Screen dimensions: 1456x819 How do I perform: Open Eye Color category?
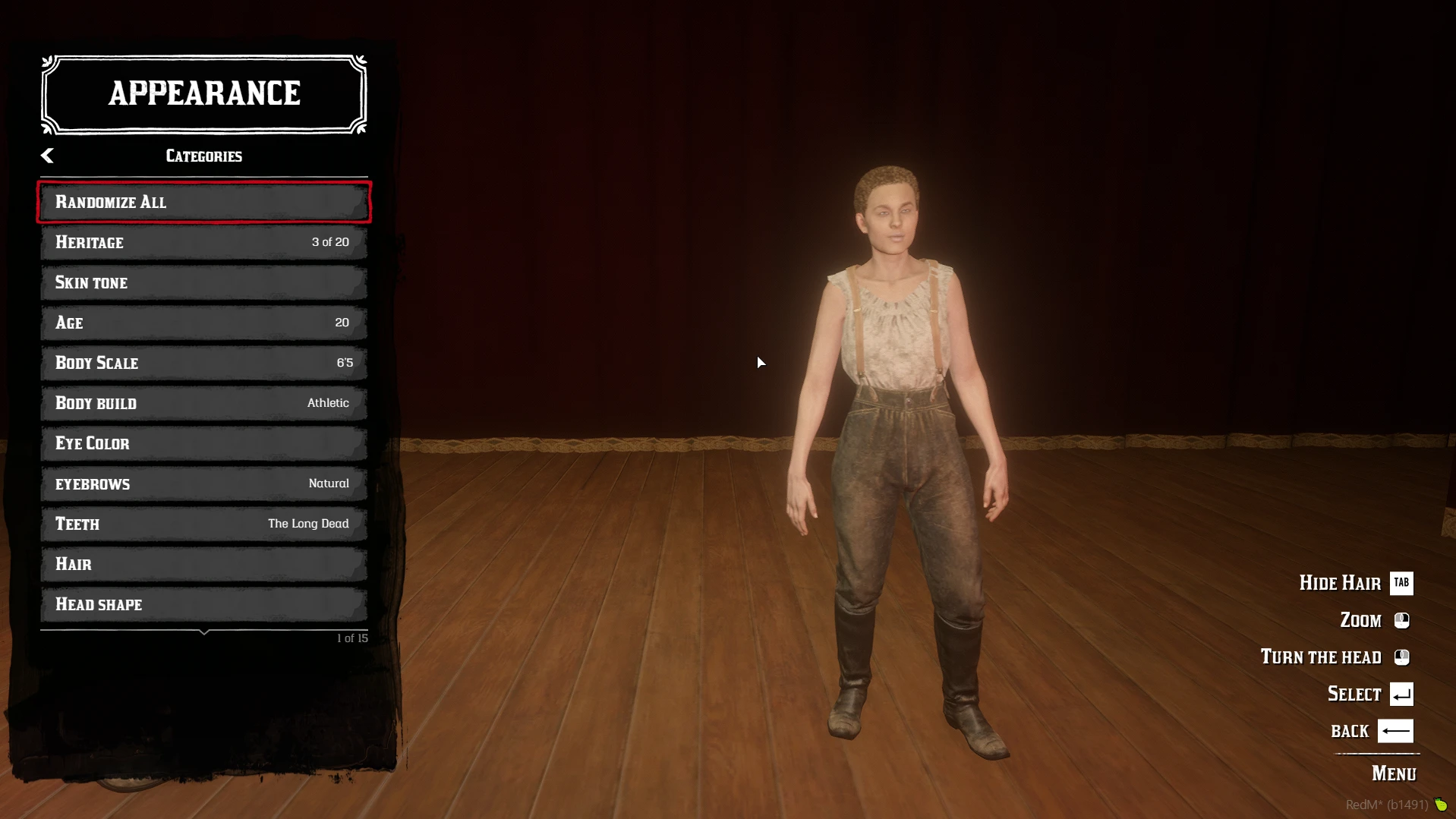[203, 443]
